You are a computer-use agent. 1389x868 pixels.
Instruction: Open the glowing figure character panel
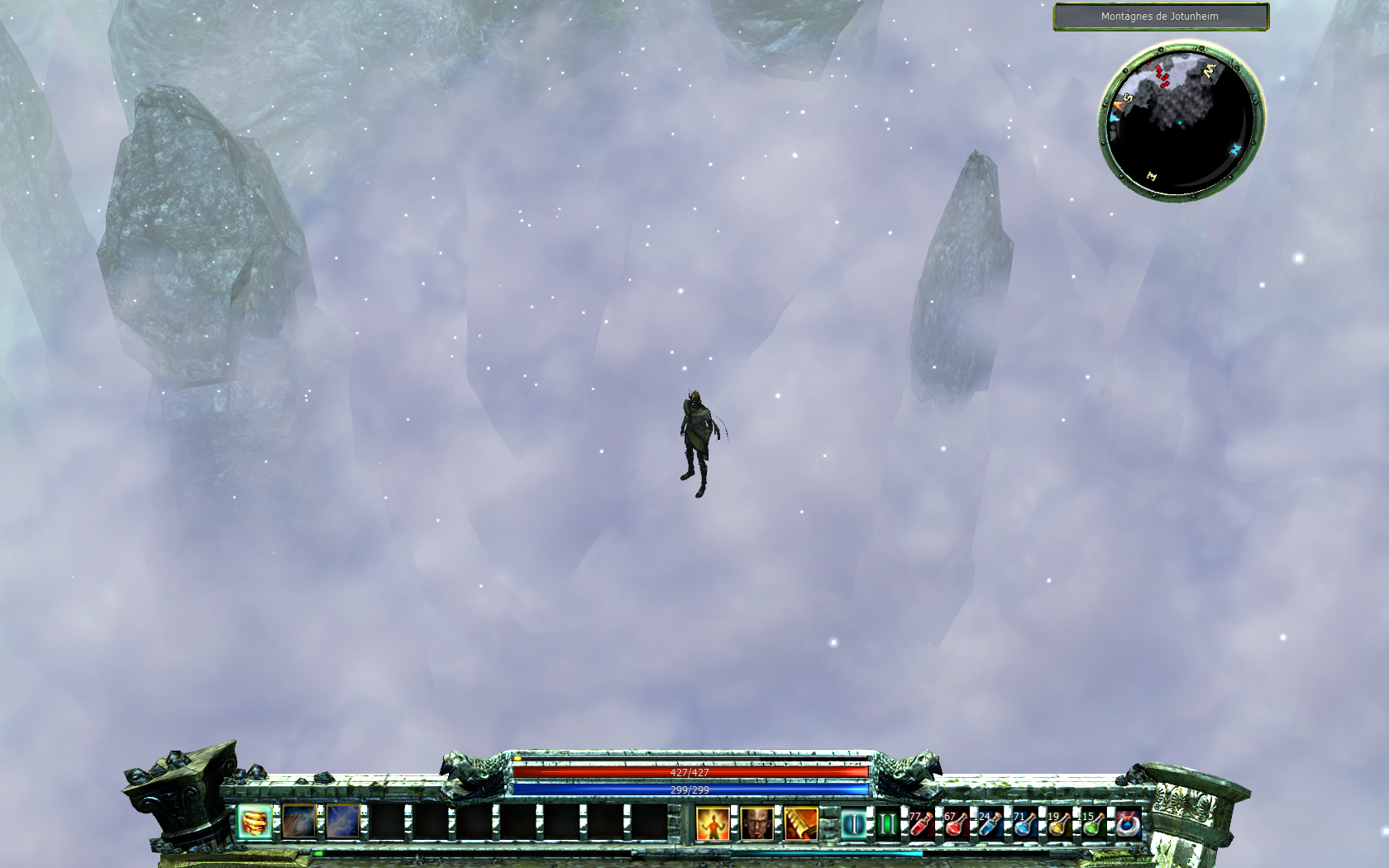point(713,824)
